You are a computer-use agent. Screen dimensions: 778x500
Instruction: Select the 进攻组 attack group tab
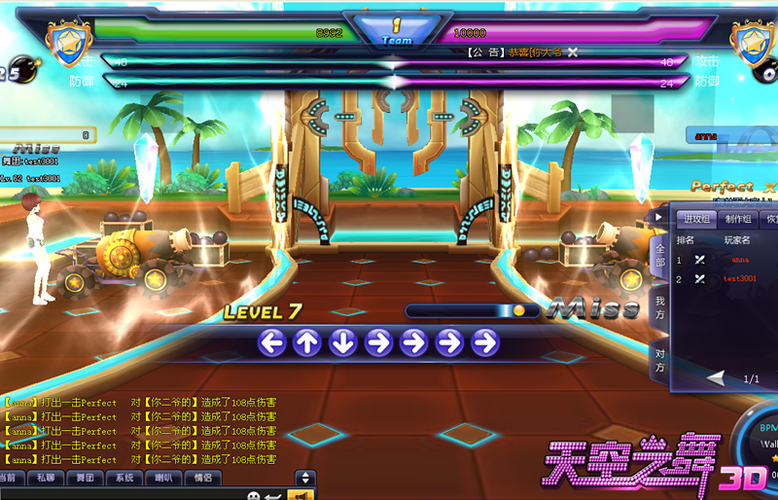click(696, 219)
